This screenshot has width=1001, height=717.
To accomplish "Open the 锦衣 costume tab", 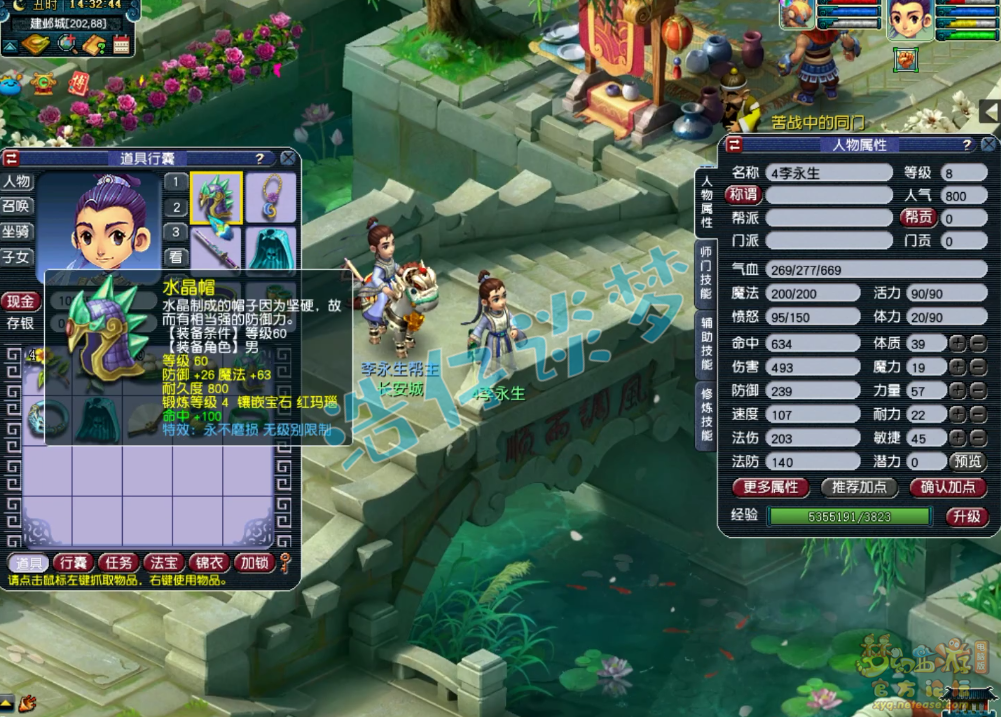I will 208,562.
